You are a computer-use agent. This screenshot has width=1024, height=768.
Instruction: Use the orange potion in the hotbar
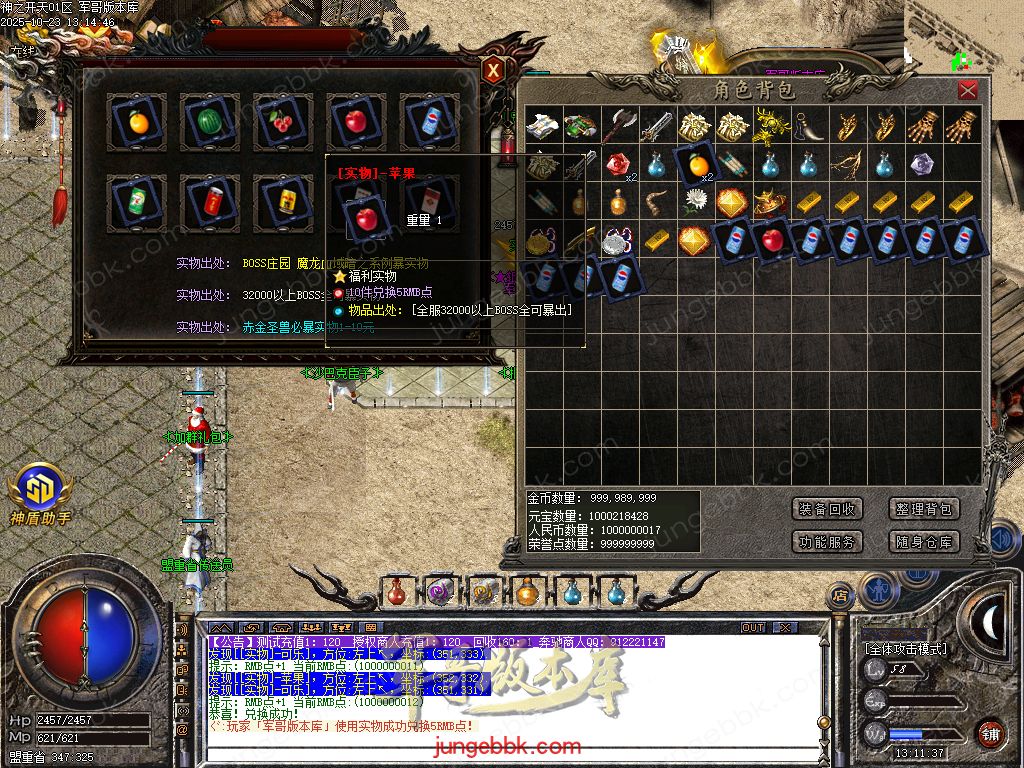[x=527, y=592]
